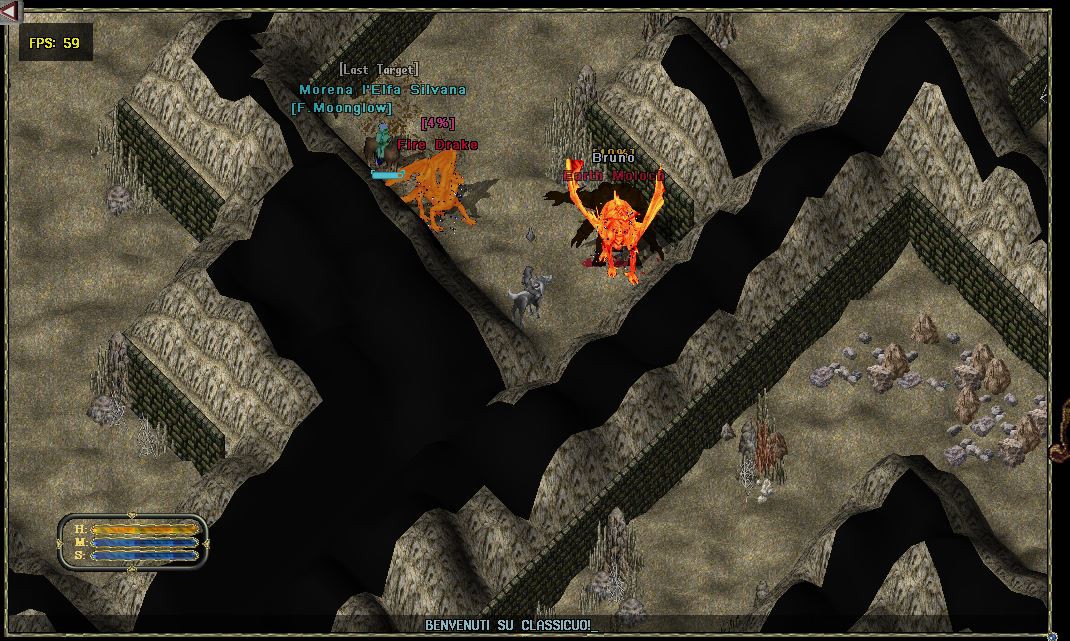
Task: Select the Earth Moloch name label
Action: coord(613,176)
